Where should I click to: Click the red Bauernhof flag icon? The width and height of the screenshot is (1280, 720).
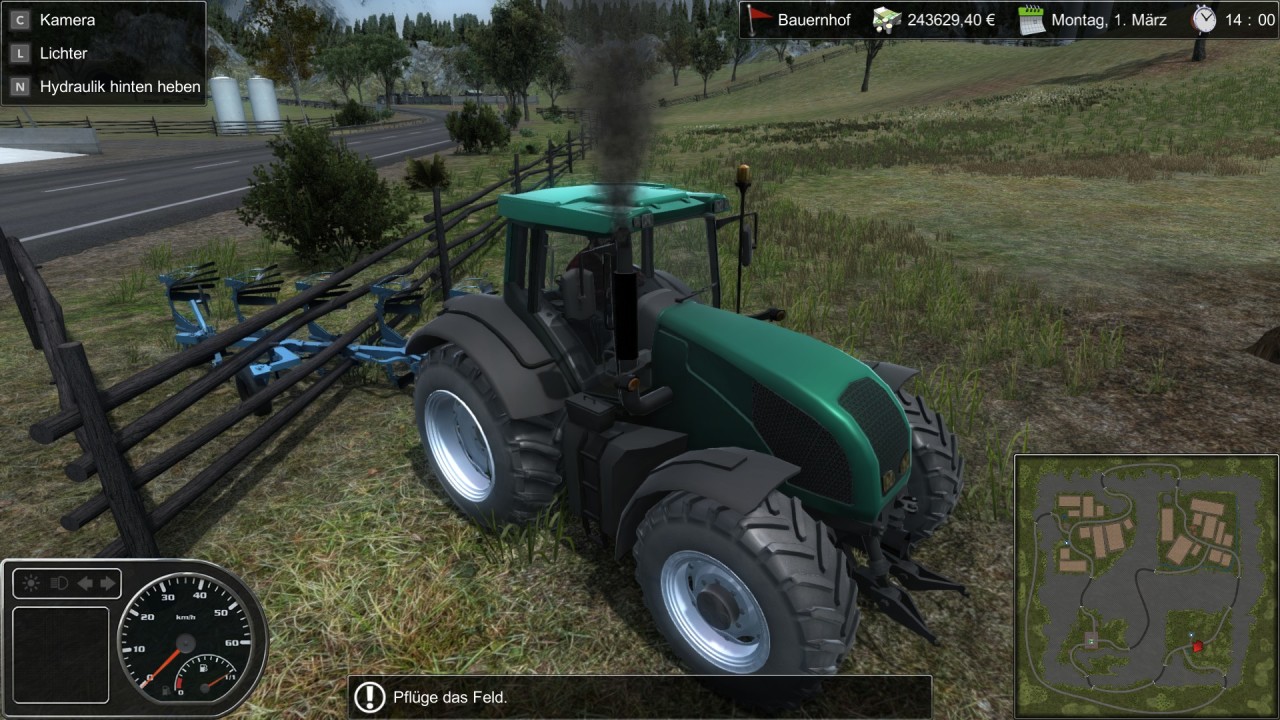point(761,19)
